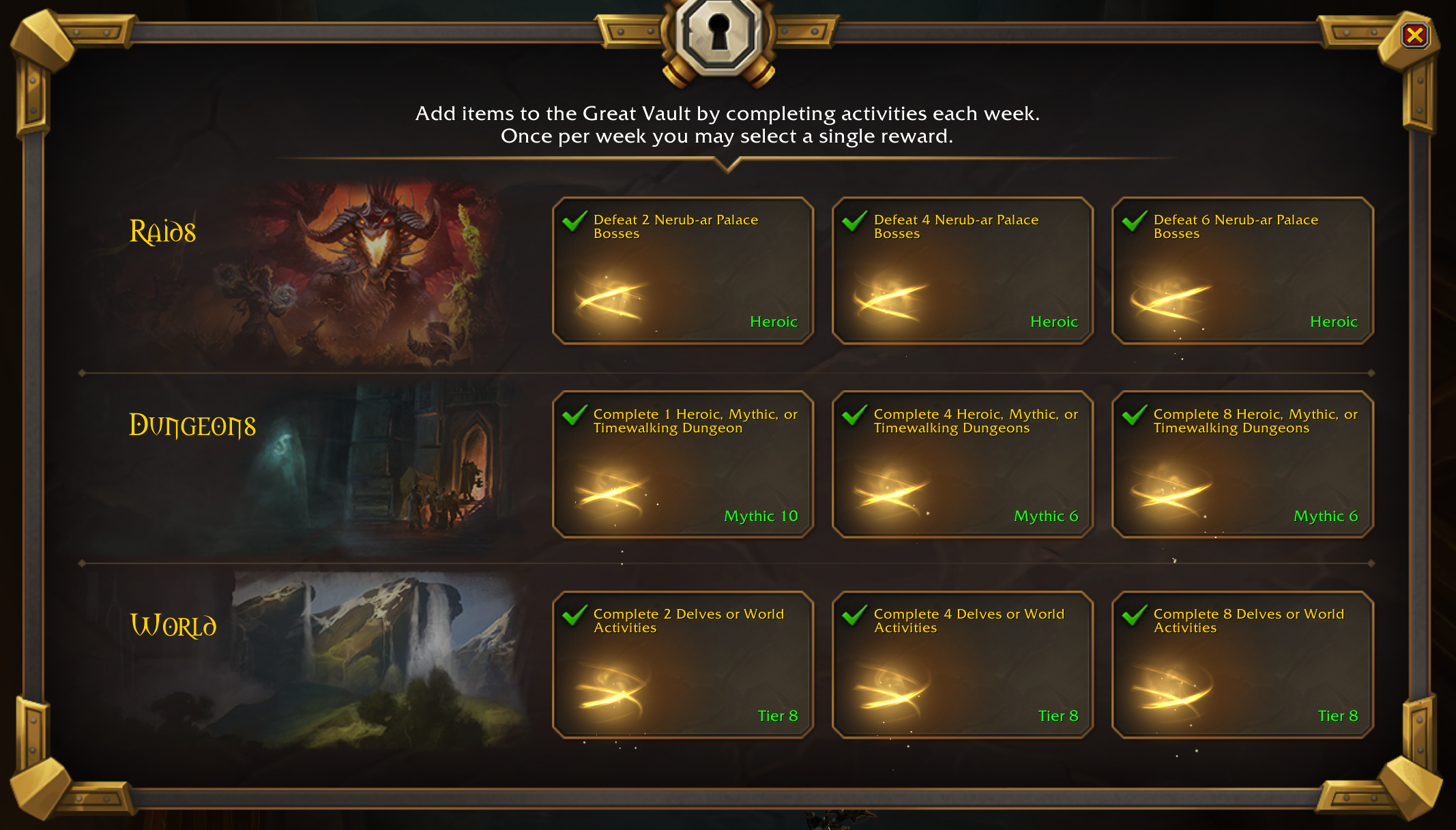Choose the Complete 4 Dungeons reward slot
This screenshot has width=1456, height=830.
(x=962, y=464)
